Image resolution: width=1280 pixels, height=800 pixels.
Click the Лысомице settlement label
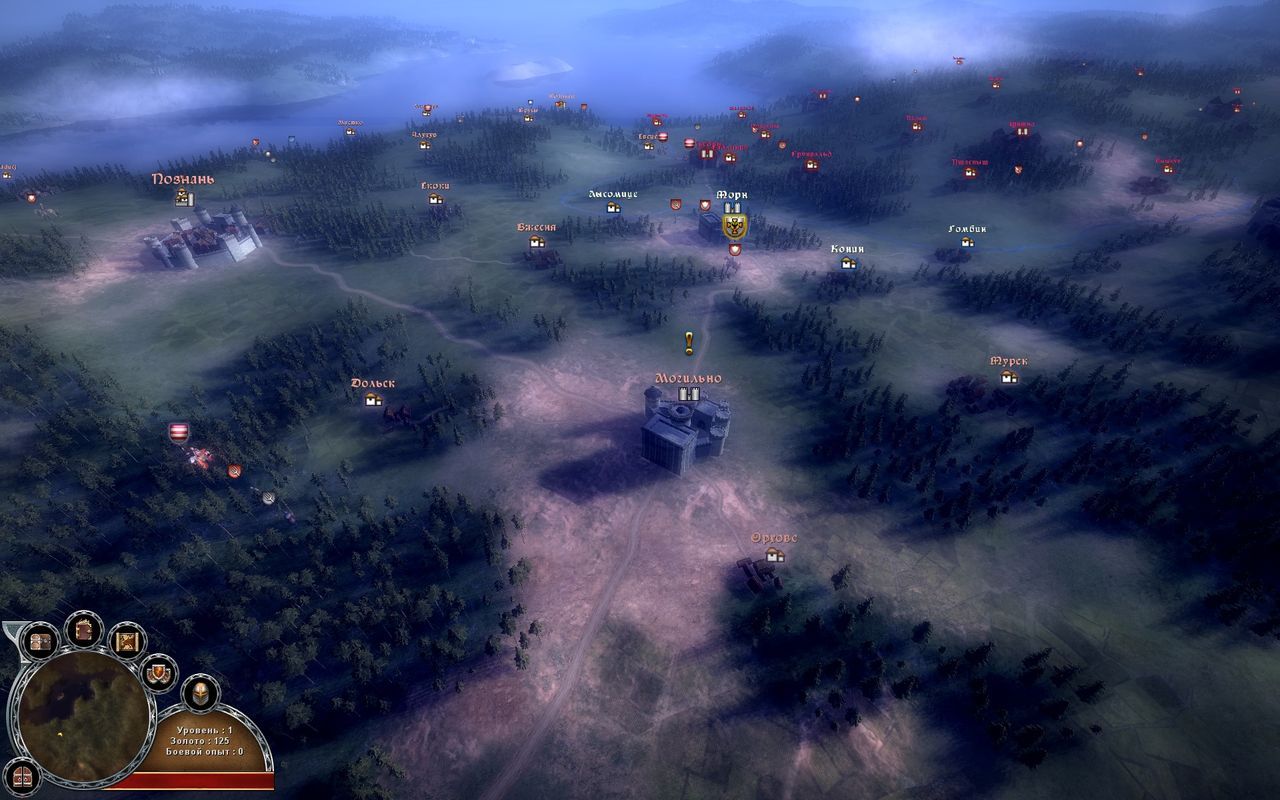[614, 194]
